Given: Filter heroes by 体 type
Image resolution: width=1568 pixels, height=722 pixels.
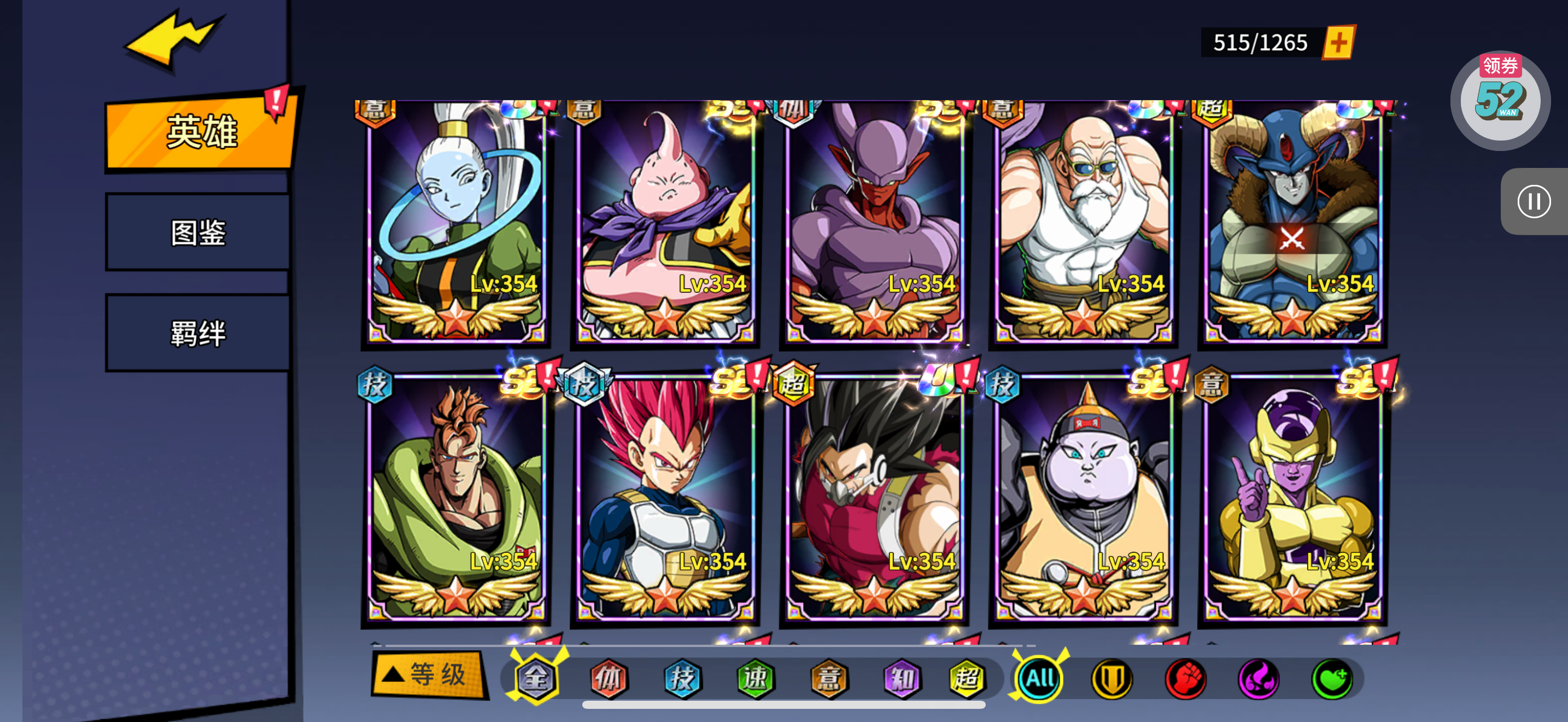Looking at the screenshot, I should [609, 678].
